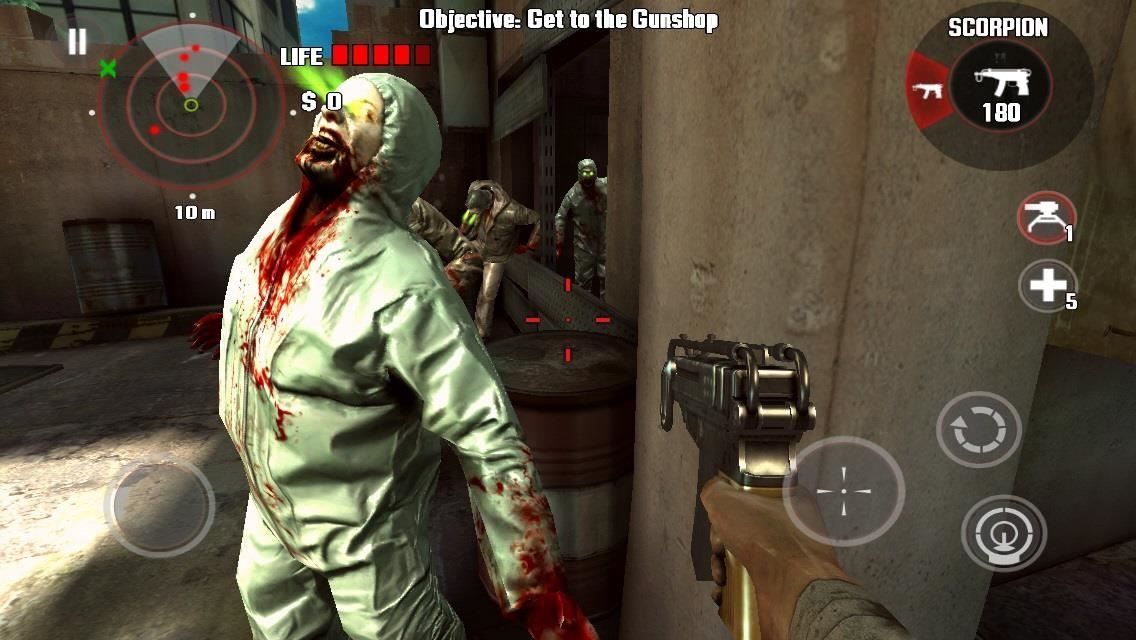
Task: Reload weapon with circular arrows button
Action: (x=978, y=429)
